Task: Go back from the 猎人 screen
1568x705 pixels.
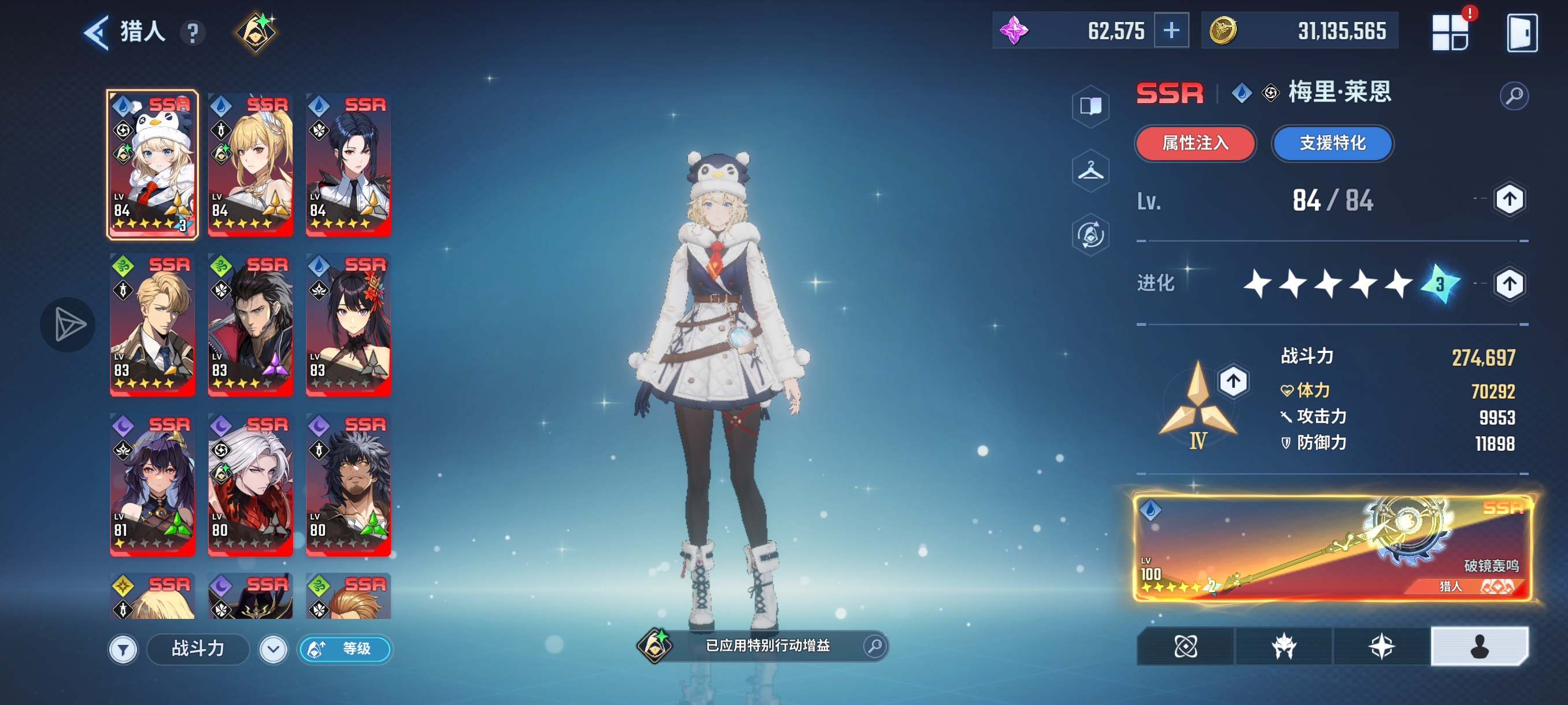Action: (96, 32)
